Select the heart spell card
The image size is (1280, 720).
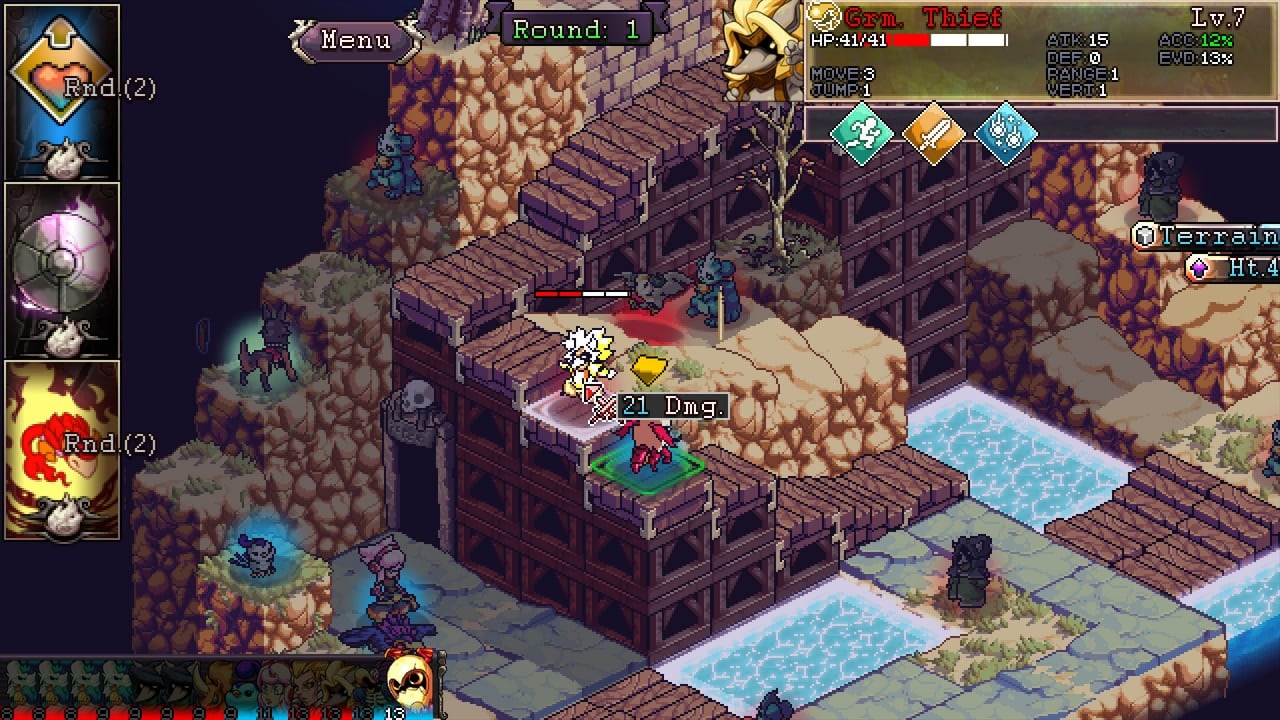pyautogui.click(x=62, y=92)
